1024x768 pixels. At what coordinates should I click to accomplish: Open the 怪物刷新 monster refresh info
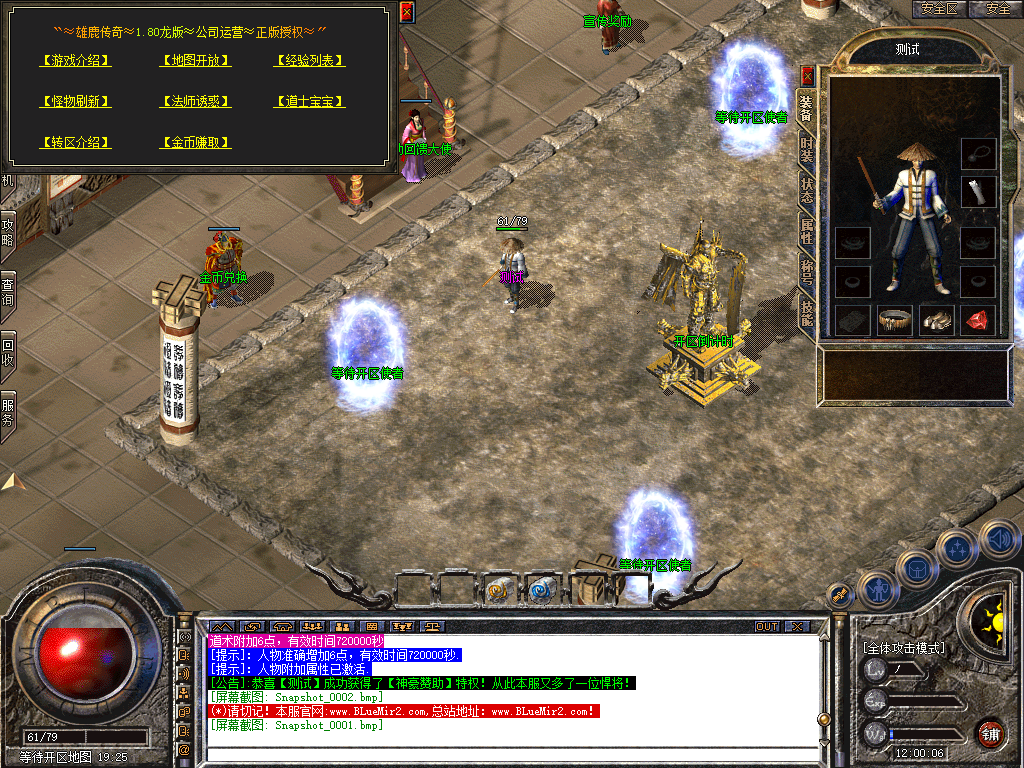coord(76,101)
